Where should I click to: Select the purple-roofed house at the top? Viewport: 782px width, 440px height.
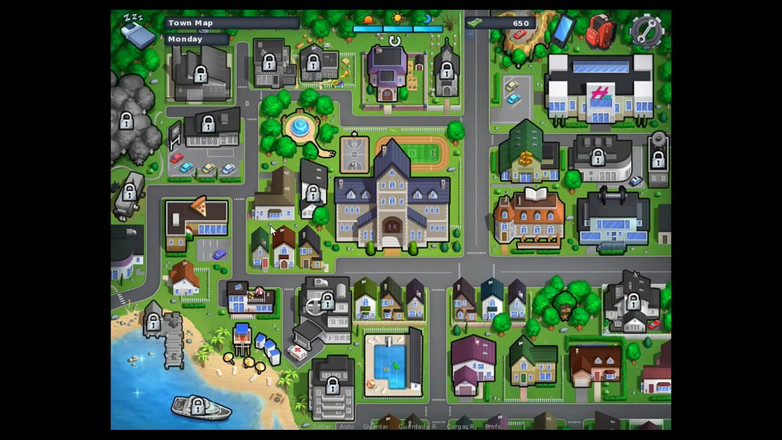386,70
